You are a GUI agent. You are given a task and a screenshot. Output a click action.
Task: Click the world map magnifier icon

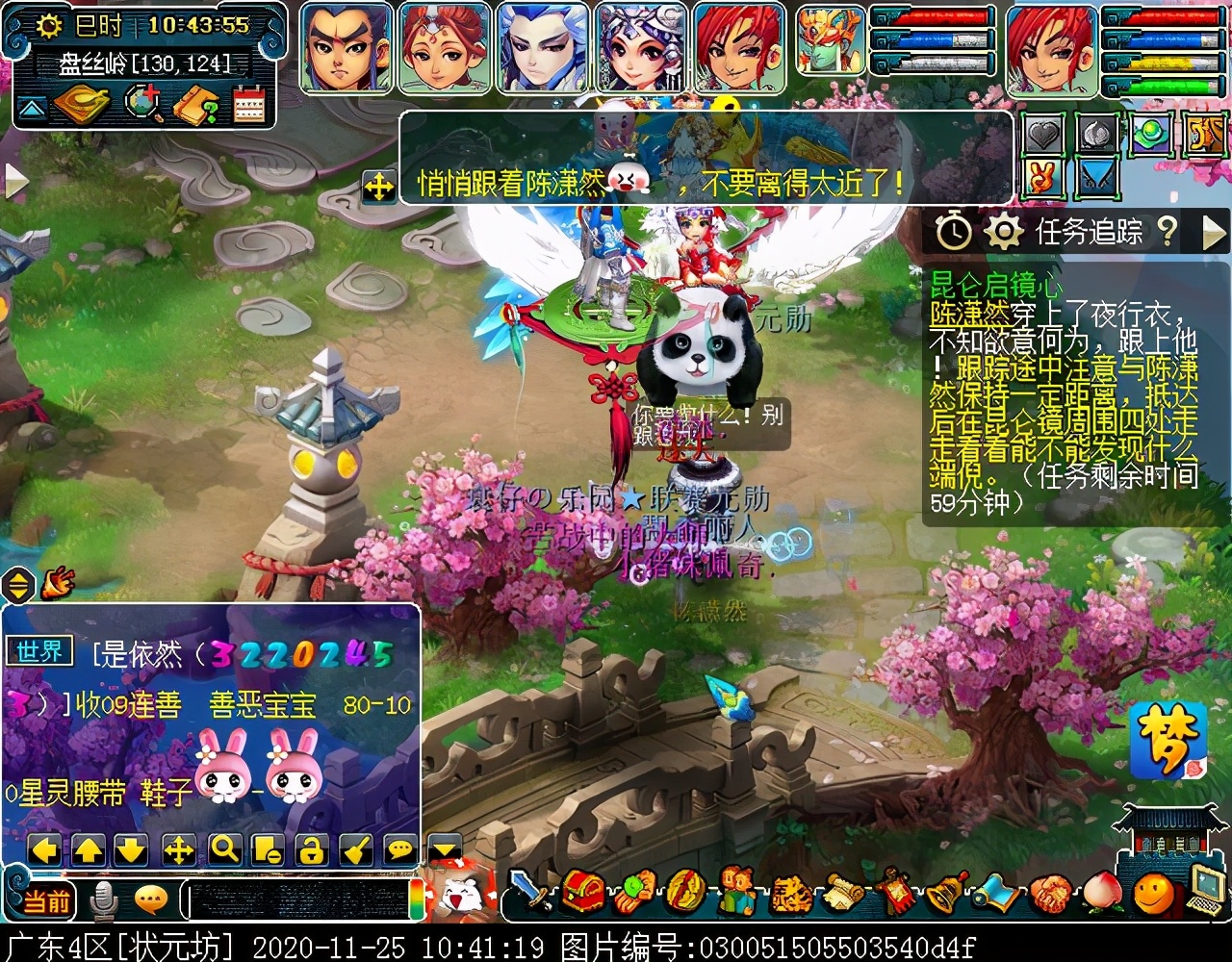(143, 105)
